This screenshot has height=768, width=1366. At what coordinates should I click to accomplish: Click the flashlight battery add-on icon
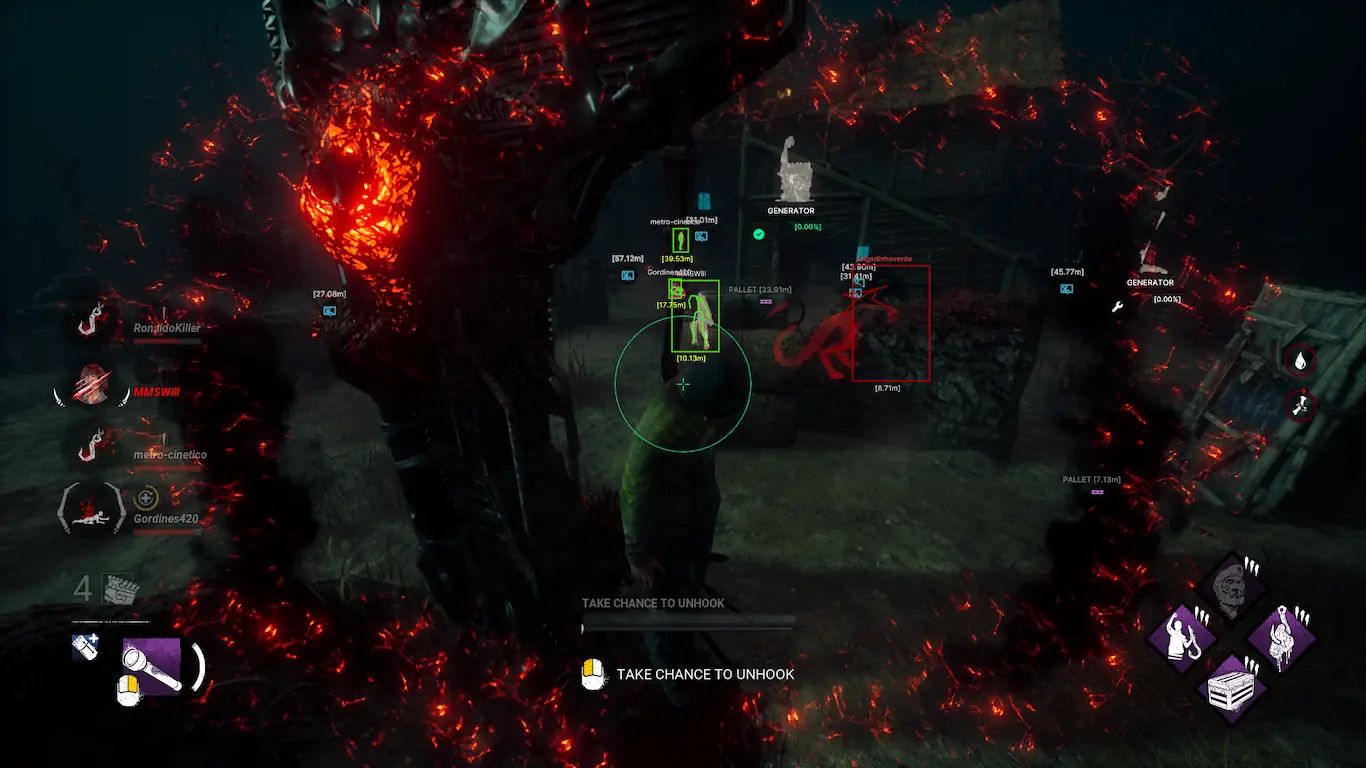(x=86, y=647)
